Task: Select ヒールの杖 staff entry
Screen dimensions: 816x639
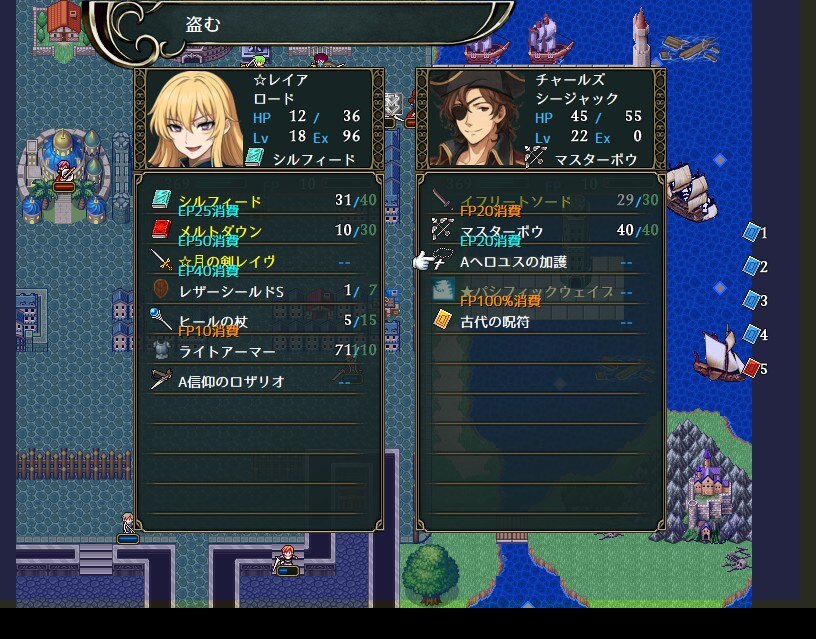Action: pos(213,321)
